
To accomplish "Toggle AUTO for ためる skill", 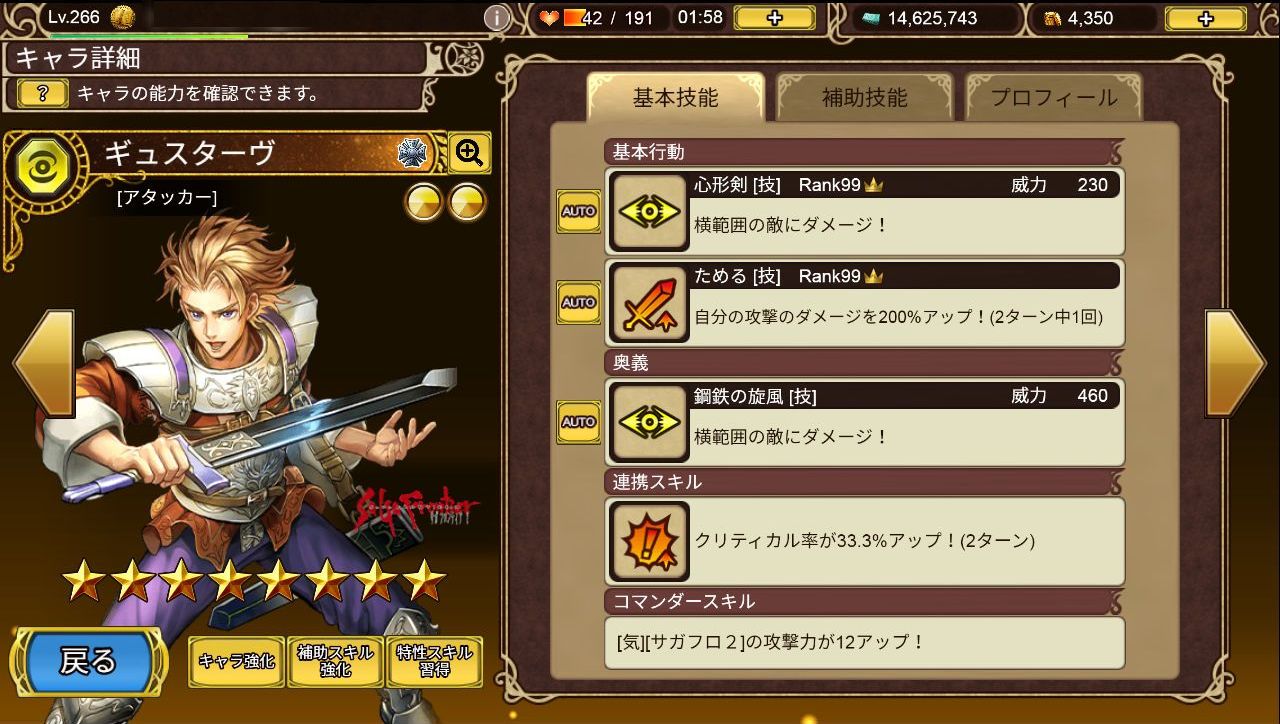I will [579, 302].
